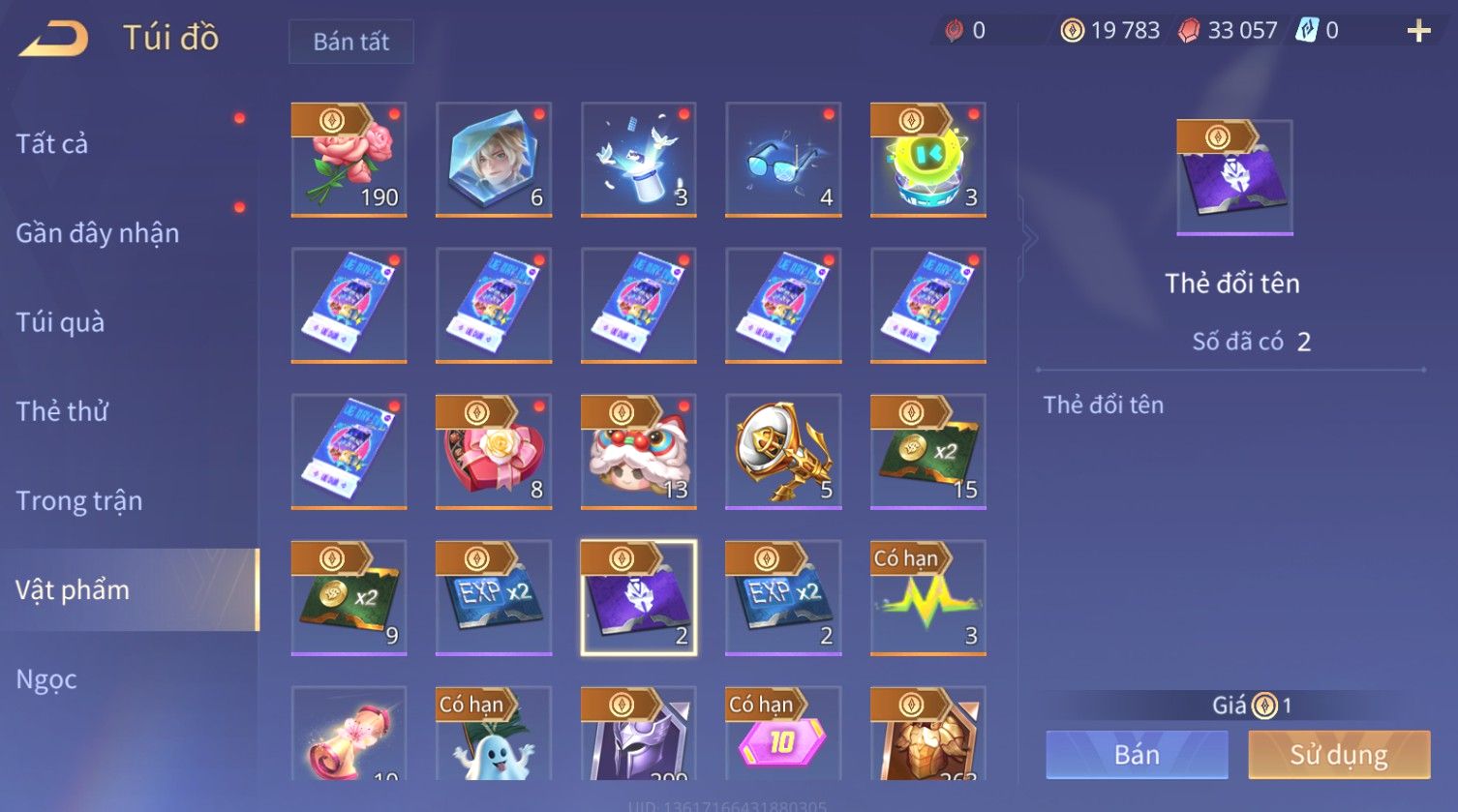Use the item with Sử dụng button

pos(1339,755)
